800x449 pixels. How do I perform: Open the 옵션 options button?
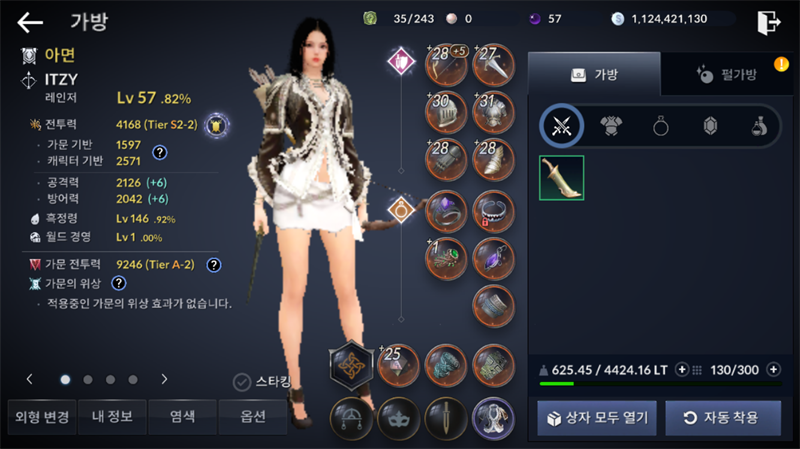click(252, 416)
